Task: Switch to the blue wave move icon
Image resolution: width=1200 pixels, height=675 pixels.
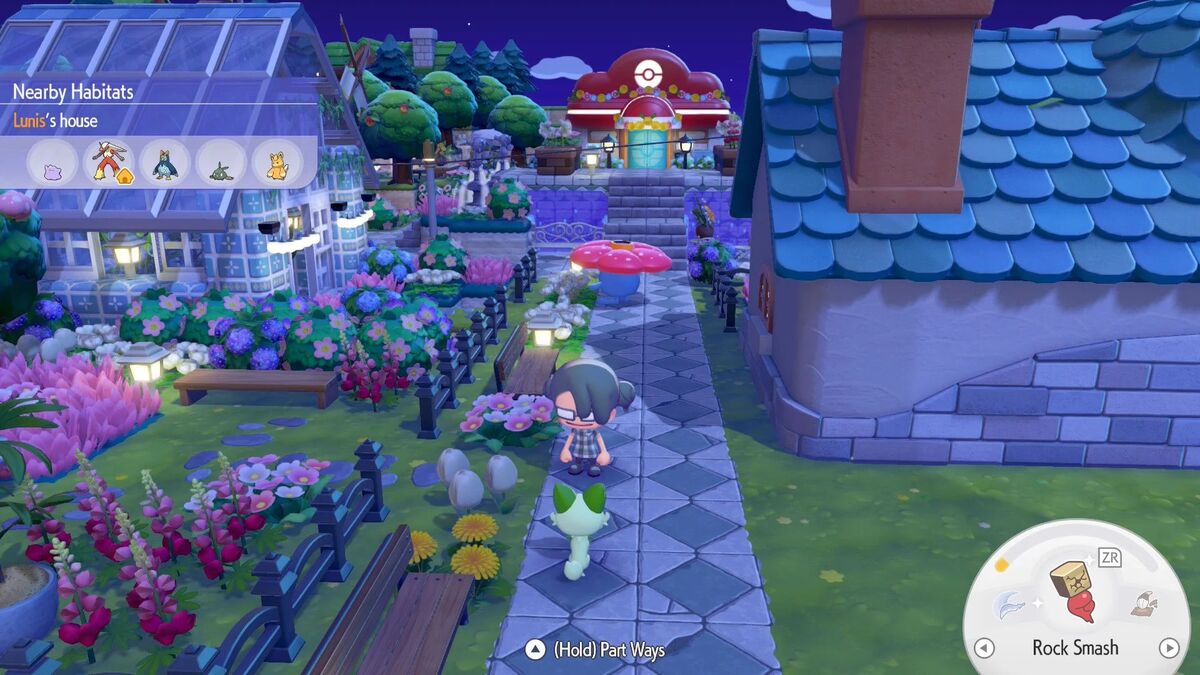Action: 1009,605
